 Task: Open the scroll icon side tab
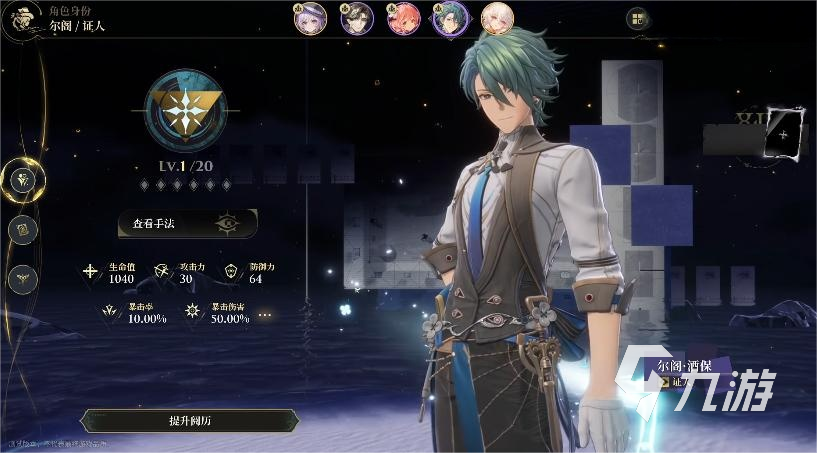23,230
